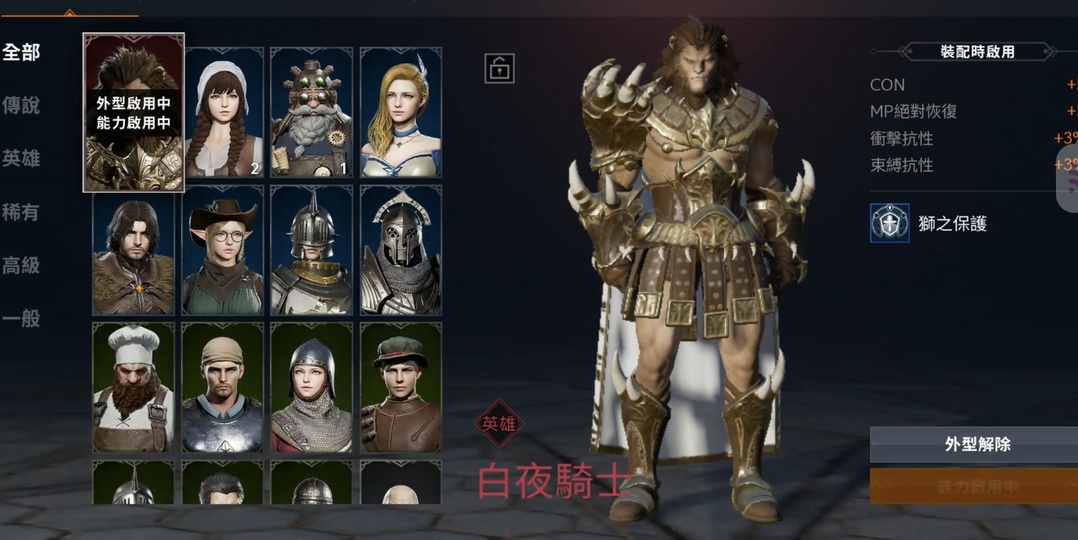Click the 獅之保護 skill icon
1078x540 pixels.
889,223
